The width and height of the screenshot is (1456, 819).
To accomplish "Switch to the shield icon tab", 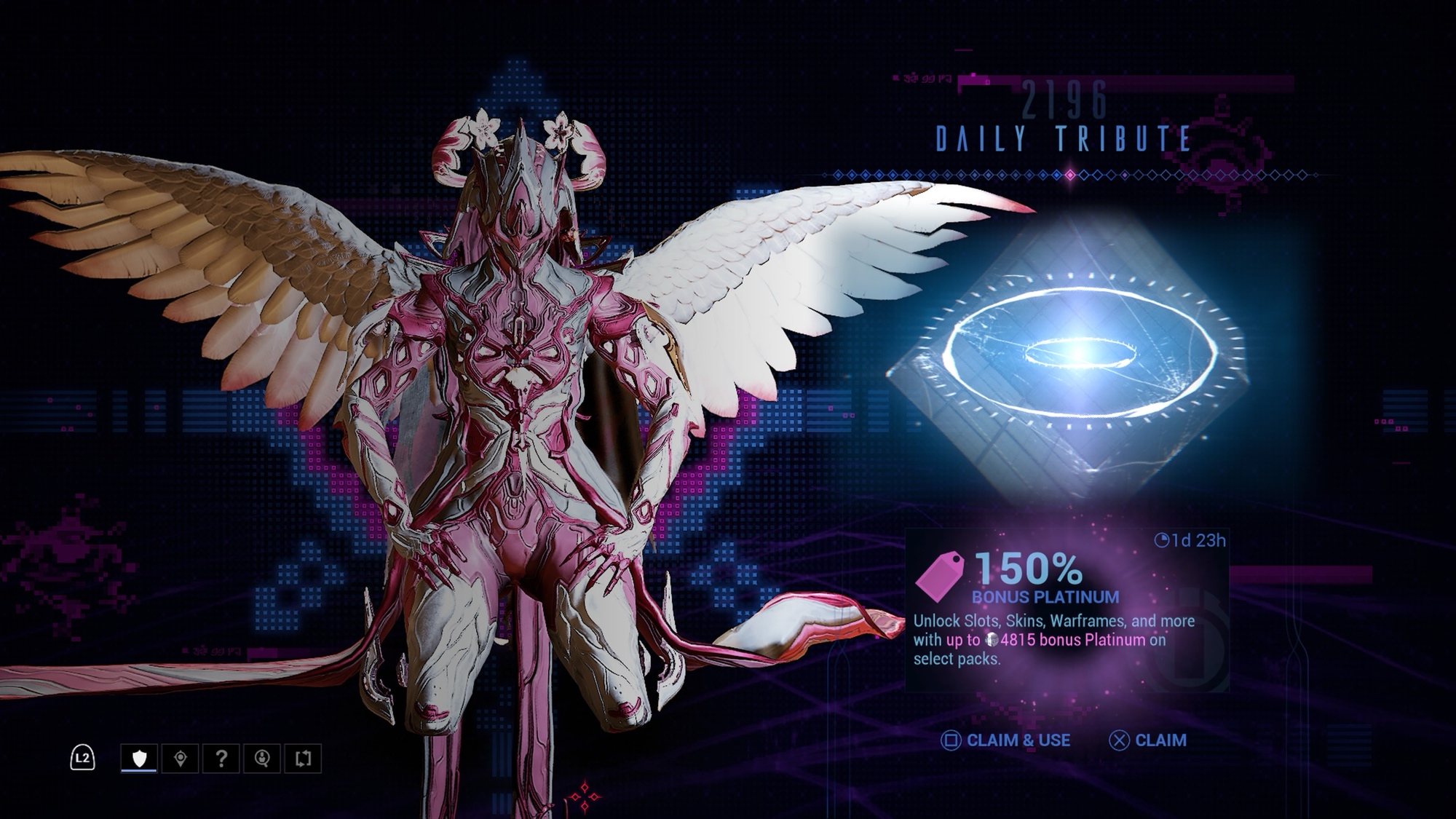I will pyautogui.click(x=139, y=759).
